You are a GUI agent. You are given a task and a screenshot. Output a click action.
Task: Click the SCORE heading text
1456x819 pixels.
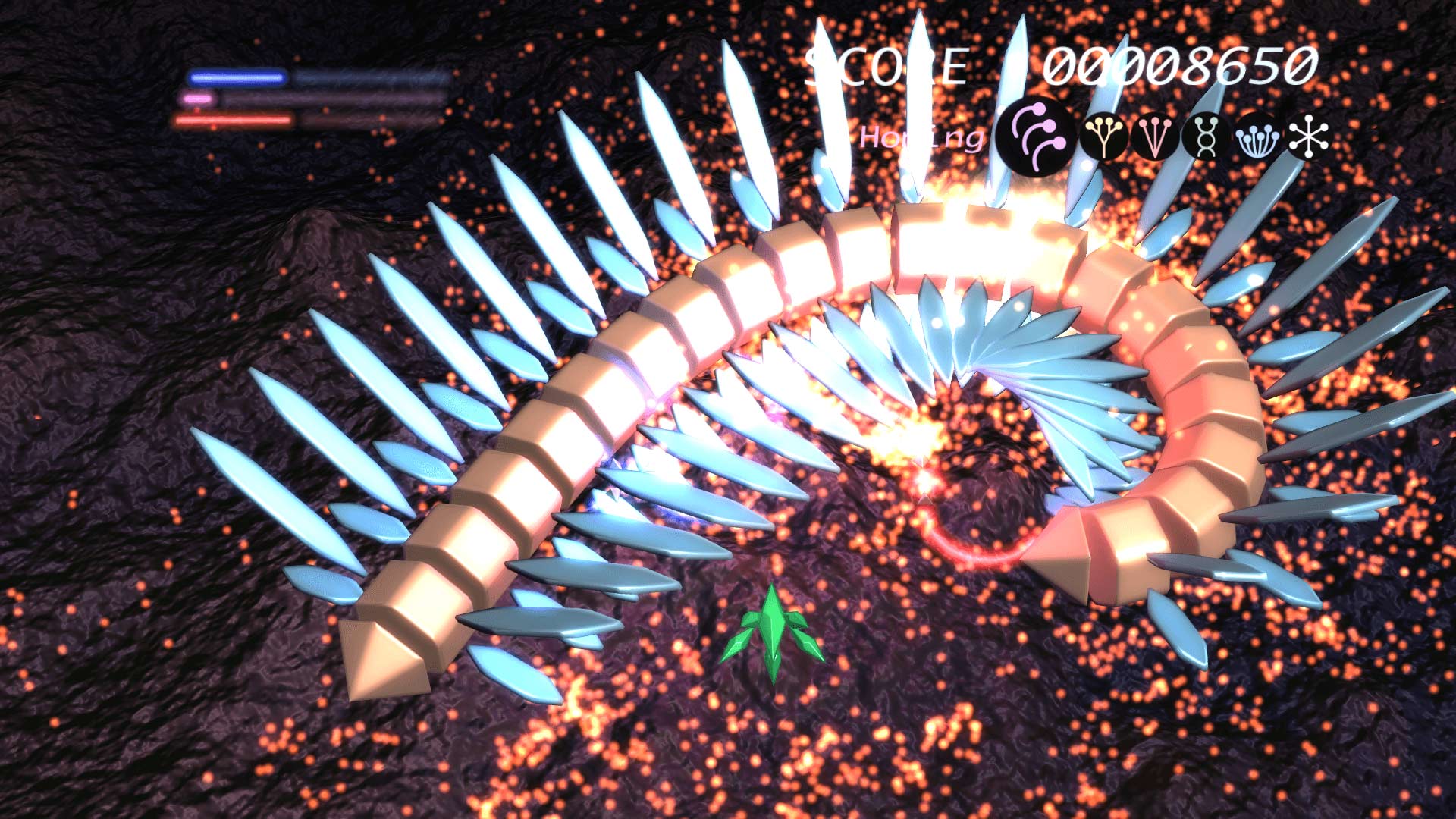(887, 64)
